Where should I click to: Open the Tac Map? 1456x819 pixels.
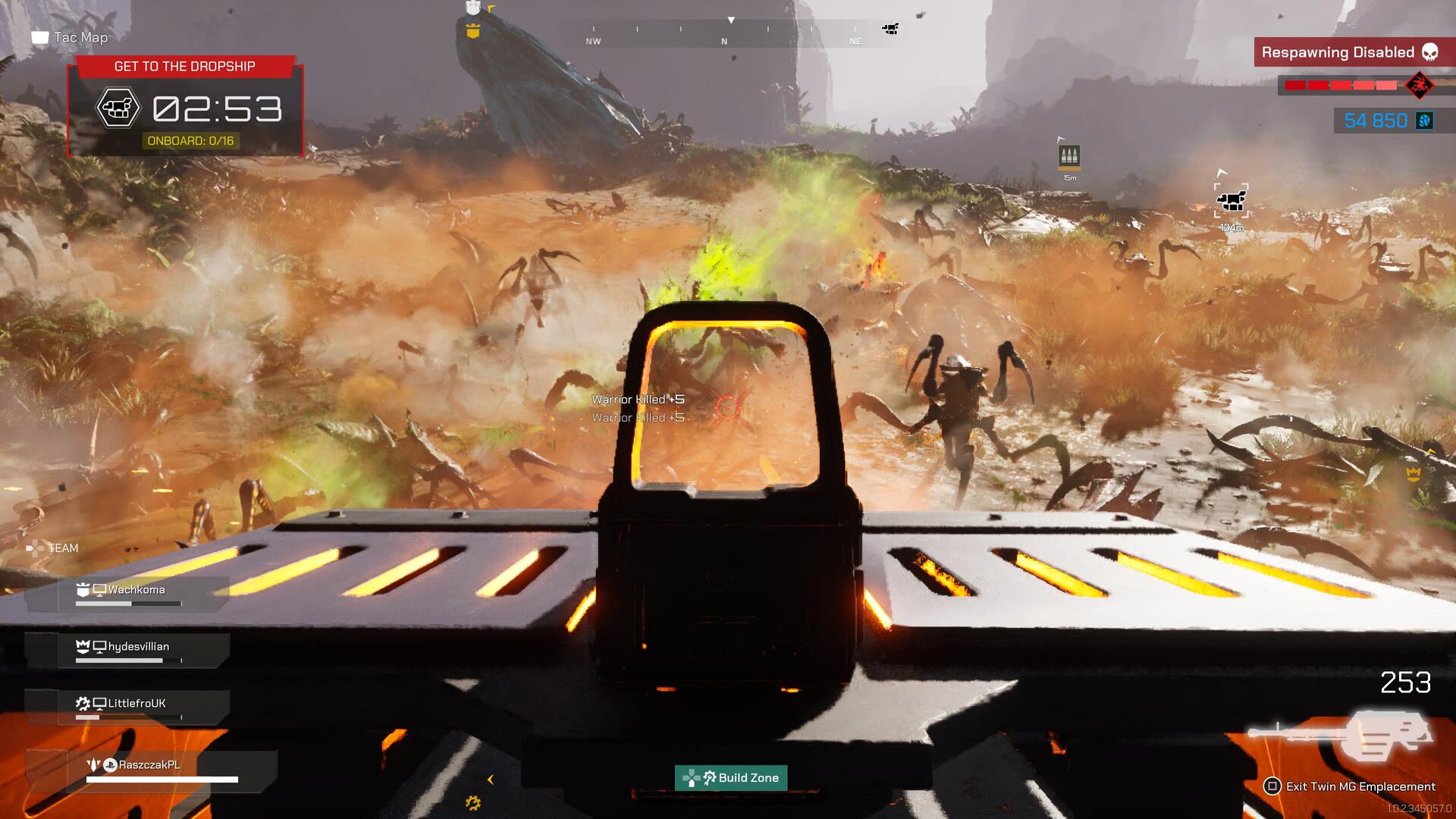70,37
